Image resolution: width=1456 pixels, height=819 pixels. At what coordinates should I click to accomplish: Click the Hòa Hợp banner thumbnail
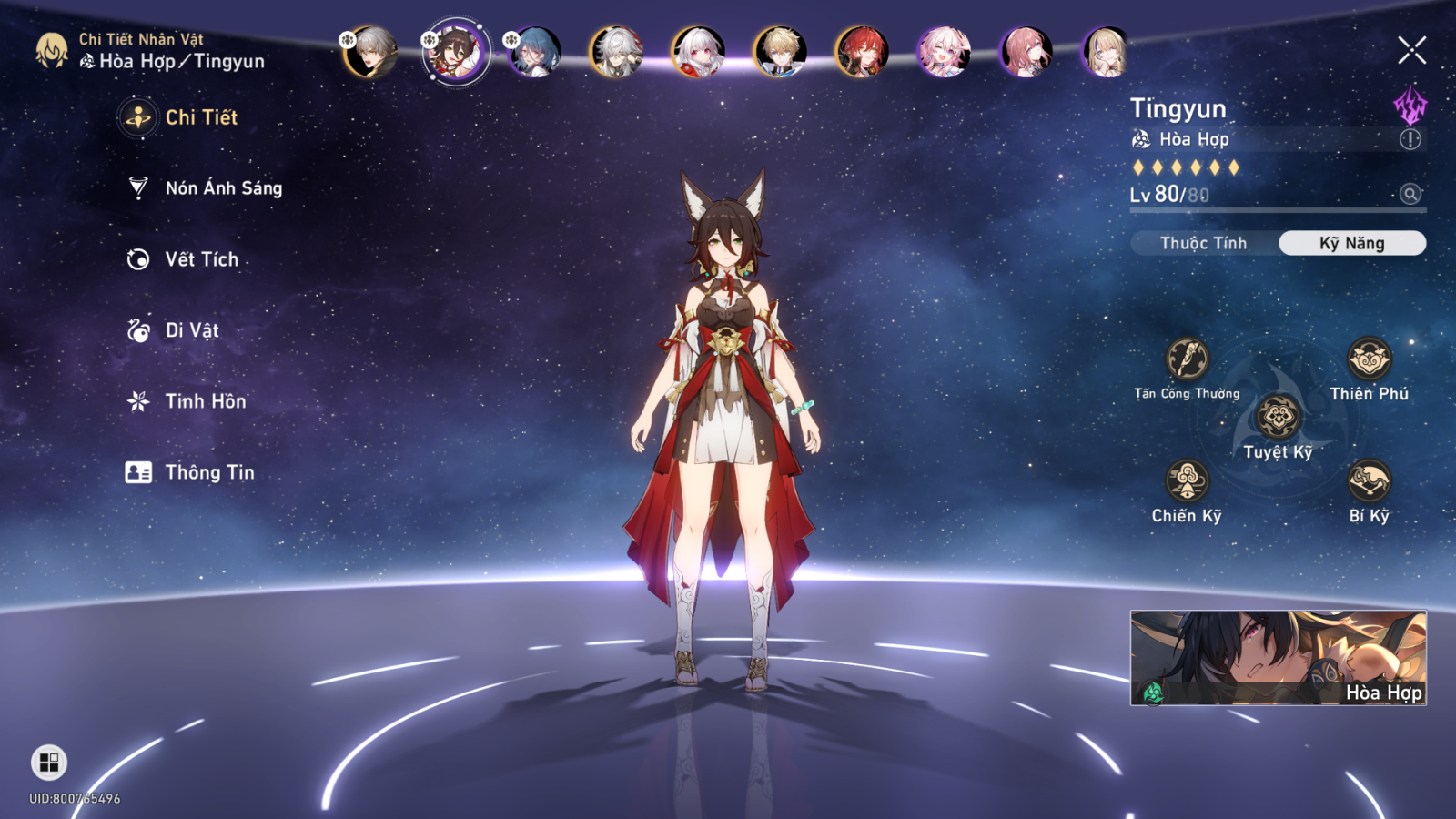tap(1278, 657)
